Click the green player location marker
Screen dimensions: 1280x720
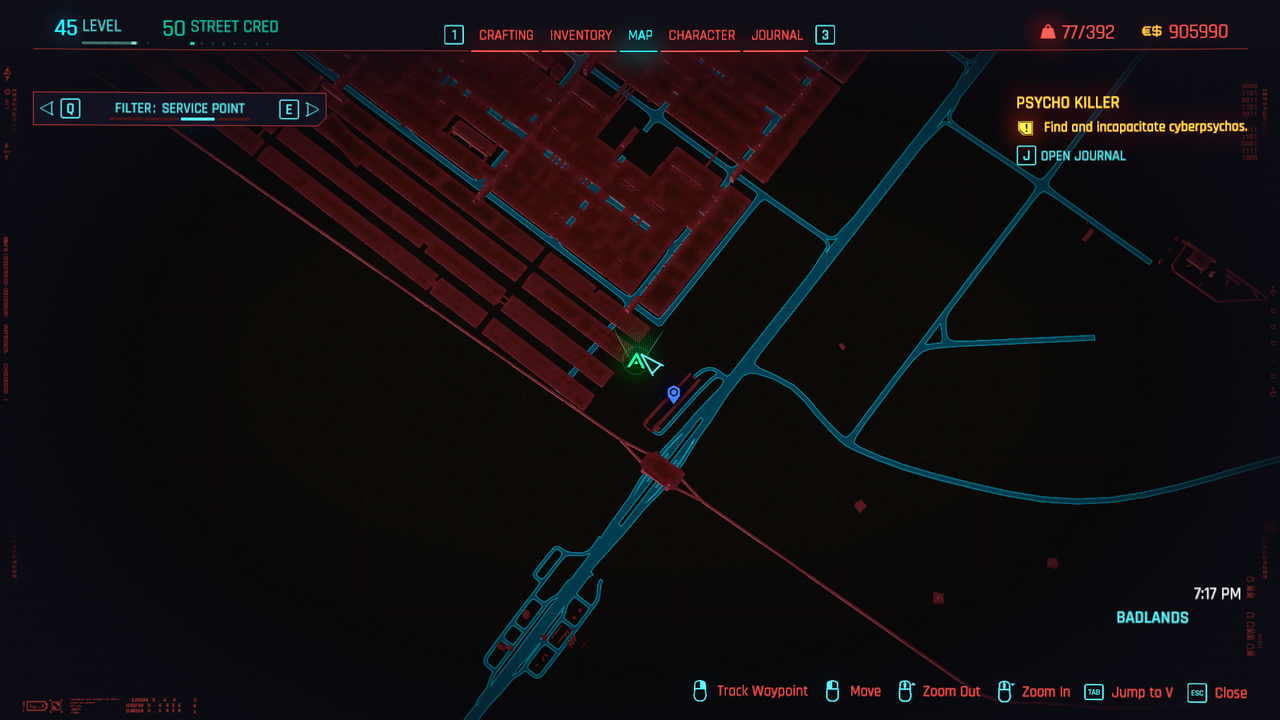click(x=635, y=361)
